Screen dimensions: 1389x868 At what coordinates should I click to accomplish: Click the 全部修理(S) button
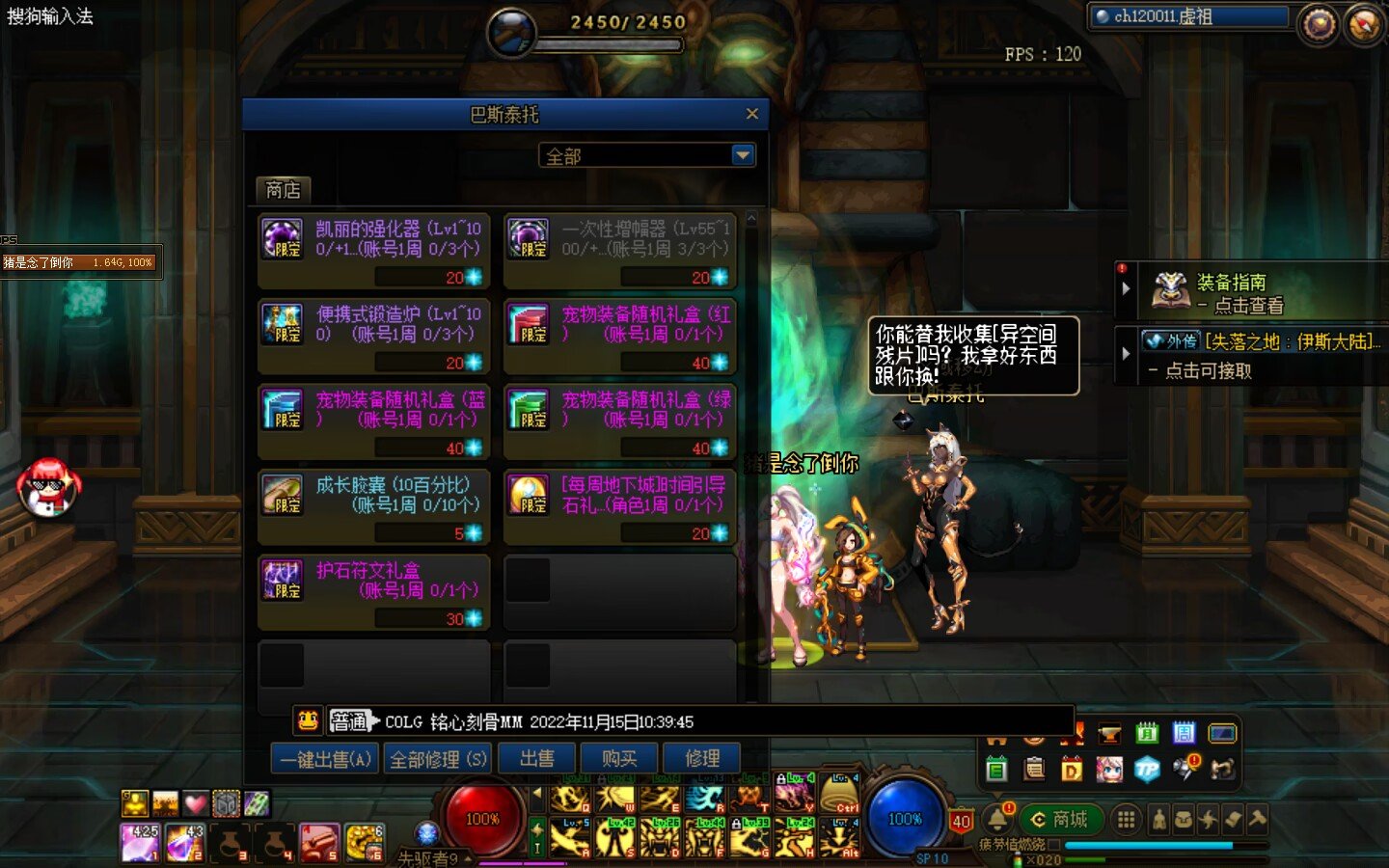(x=438, y=759)
